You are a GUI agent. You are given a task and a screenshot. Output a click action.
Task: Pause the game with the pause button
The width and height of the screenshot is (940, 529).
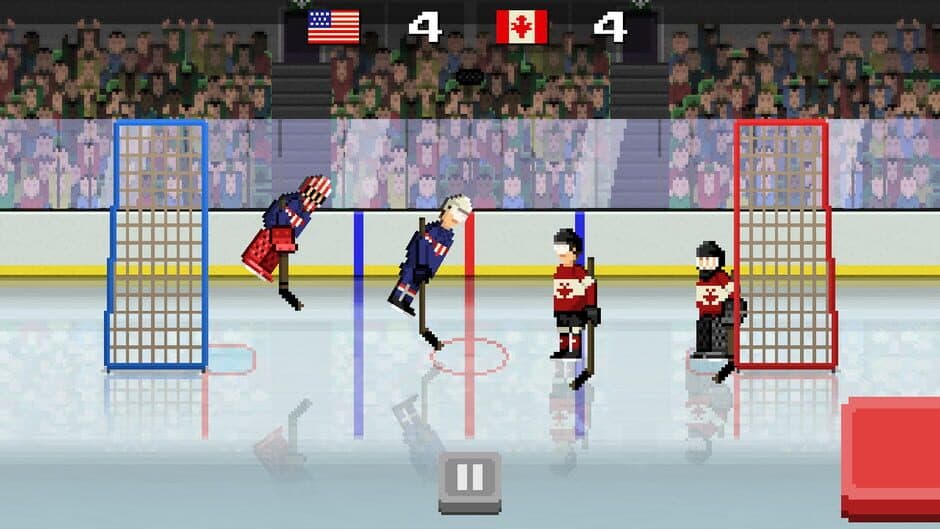point(470,480)
